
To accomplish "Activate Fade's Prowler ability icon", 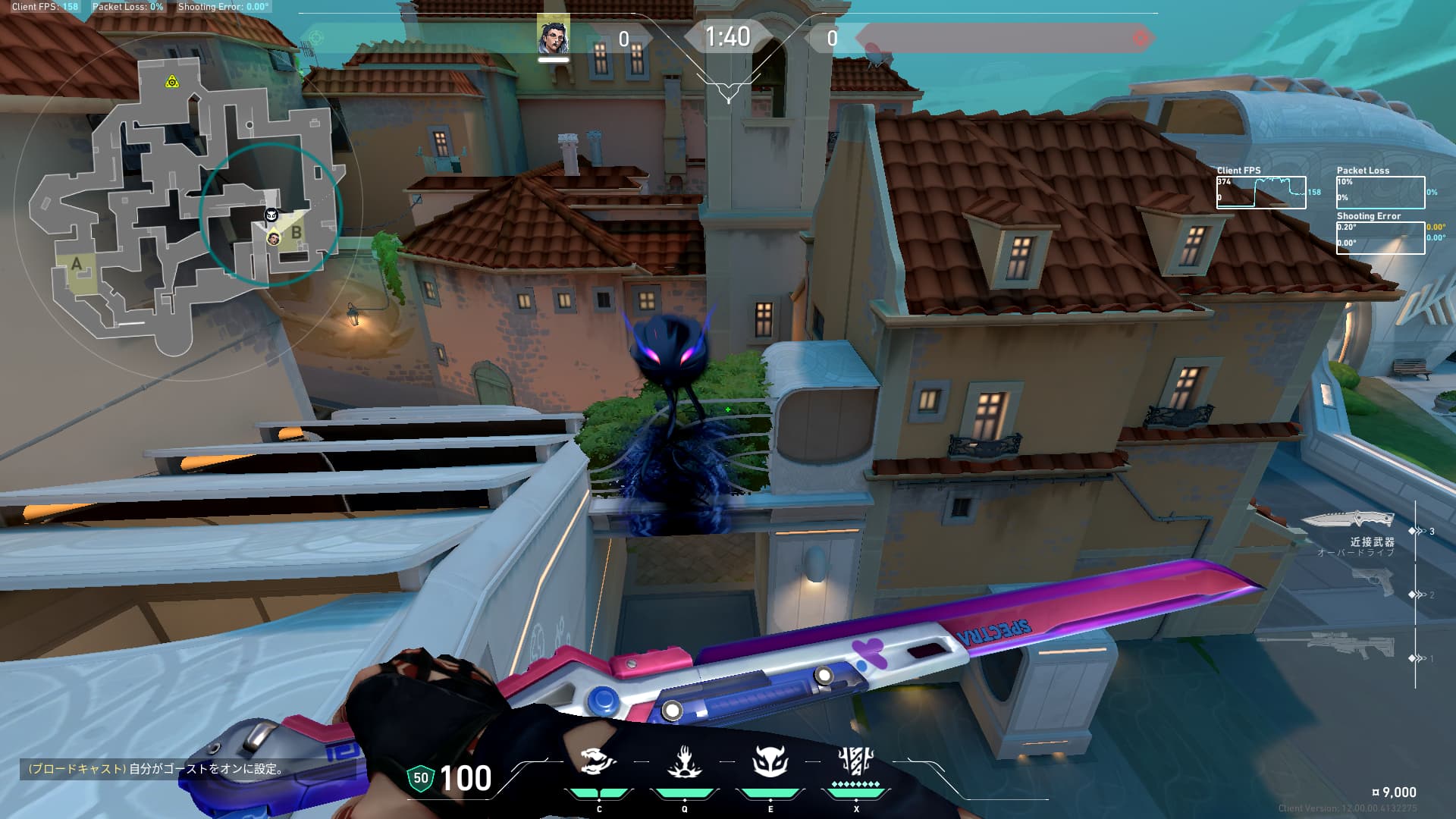I will pos(598,761).
